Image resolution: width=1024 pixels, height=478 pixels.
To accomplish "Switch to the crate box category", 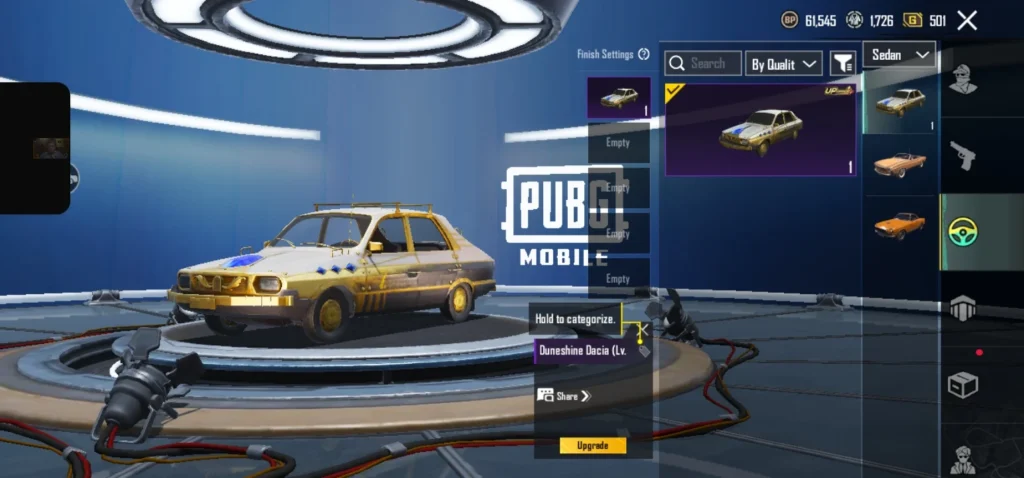I will pyautogui.click(x=963, y=385).
